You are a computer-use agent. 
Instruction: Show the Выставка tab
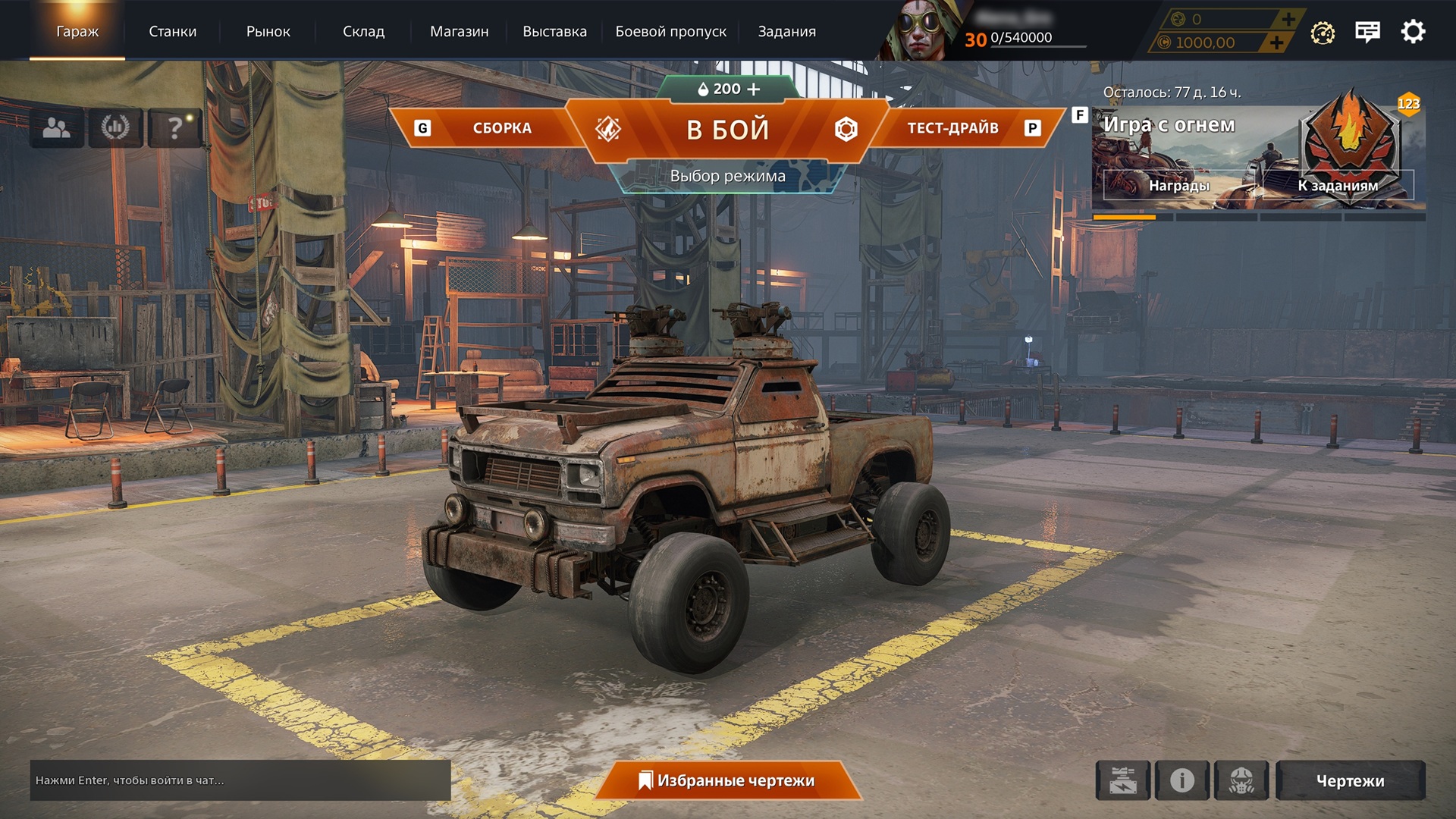554,32
